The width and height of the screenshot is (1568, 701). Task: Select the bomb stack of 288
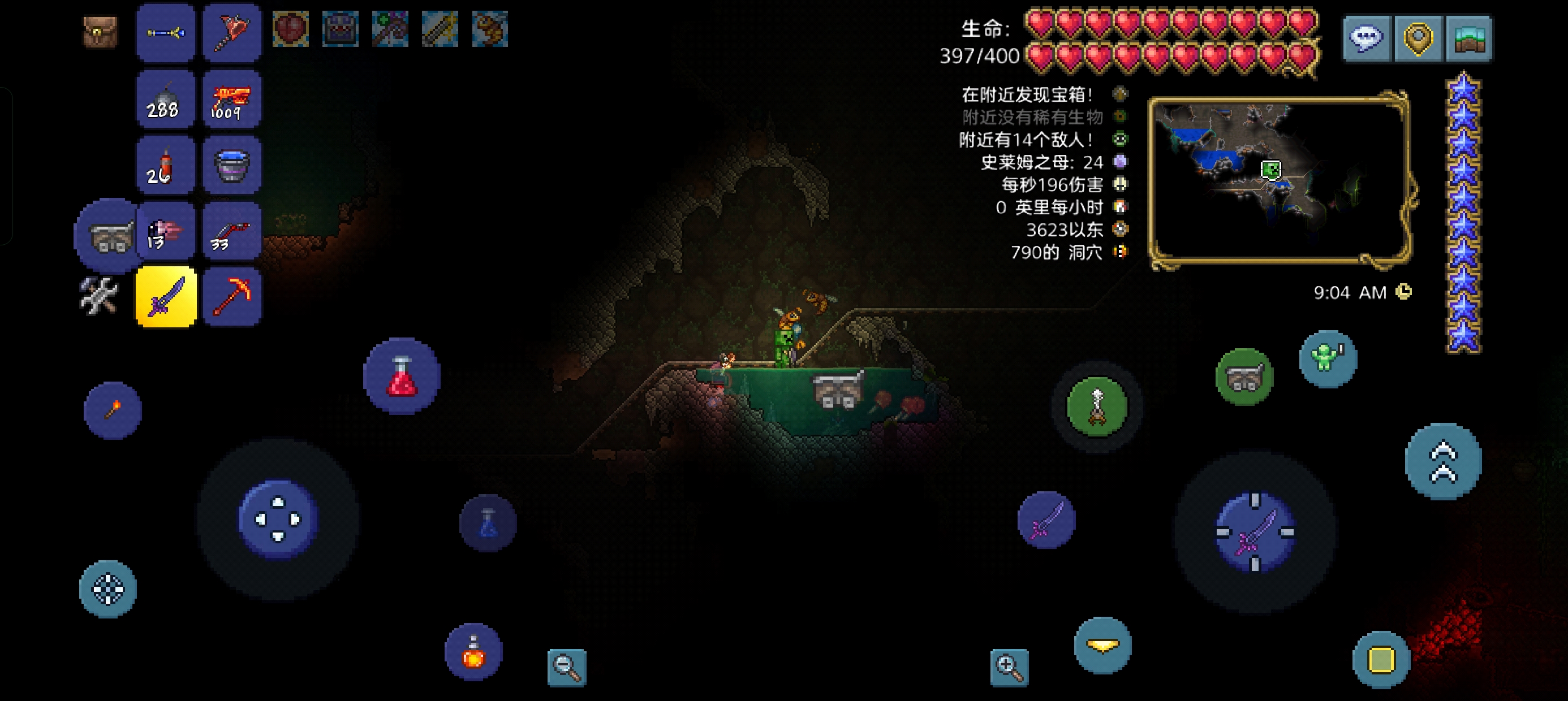166,99
